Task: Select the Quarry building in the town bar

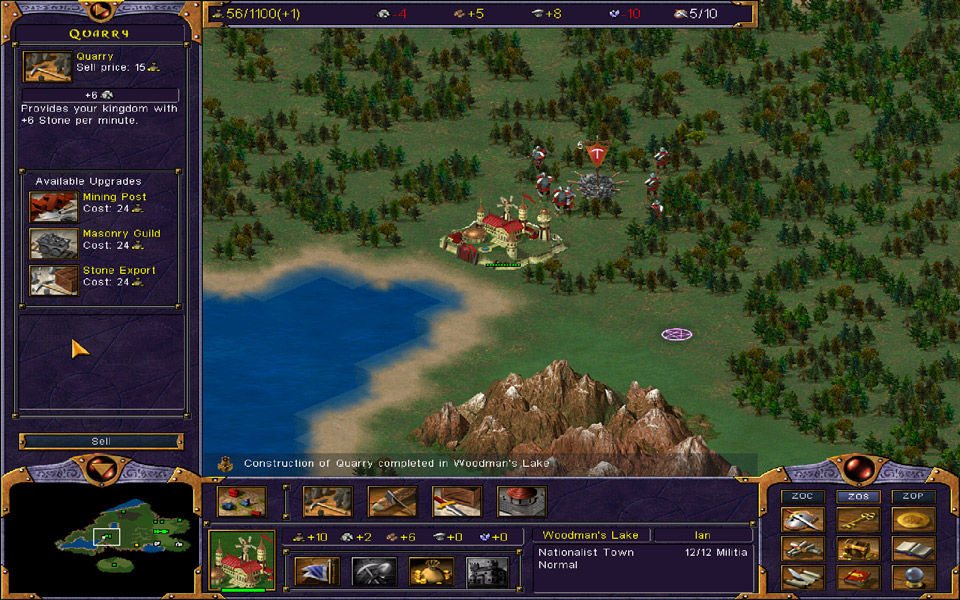Action: coord(328,501)
